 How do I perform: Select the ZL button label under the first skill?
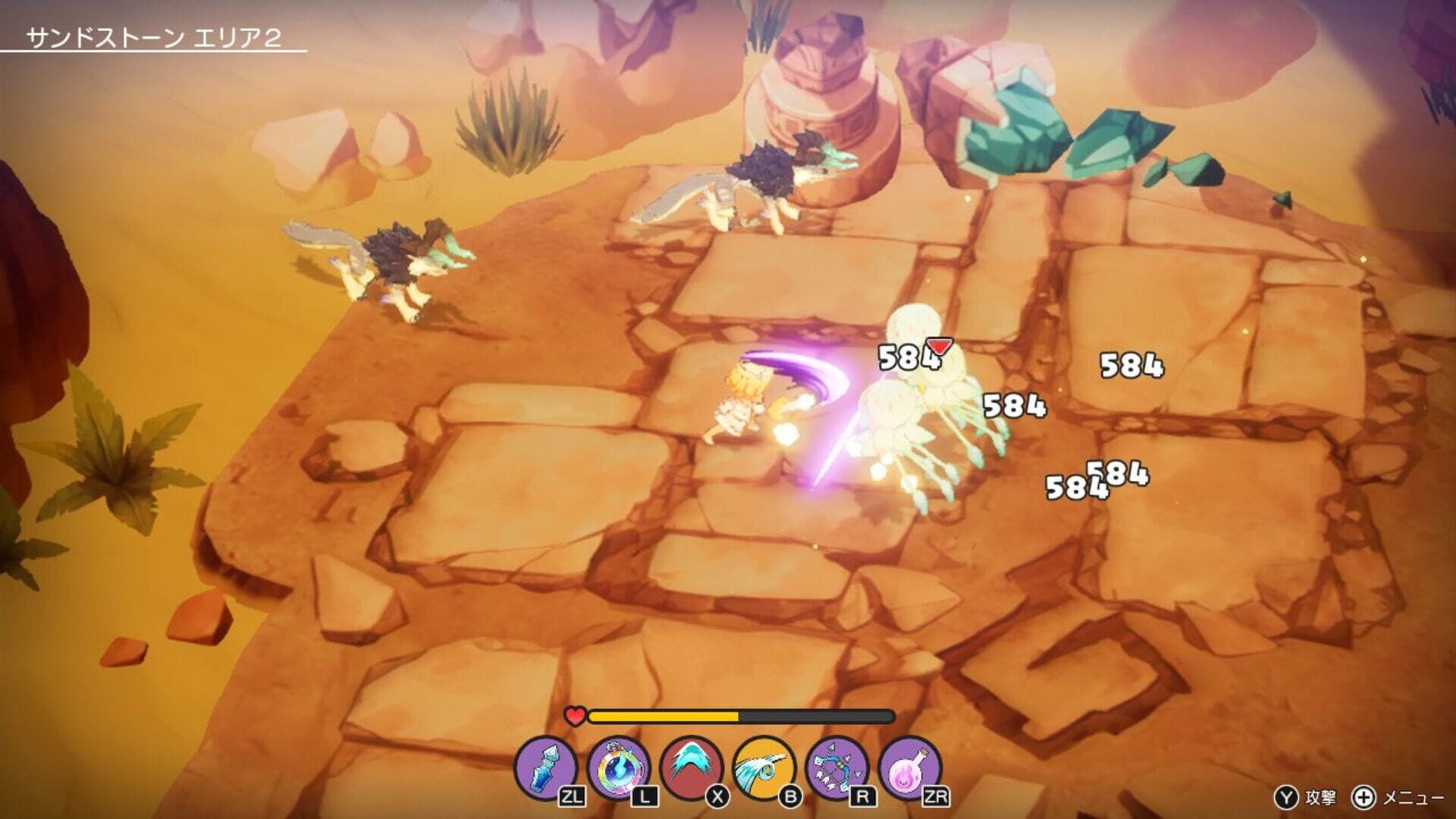pos(573,796)
